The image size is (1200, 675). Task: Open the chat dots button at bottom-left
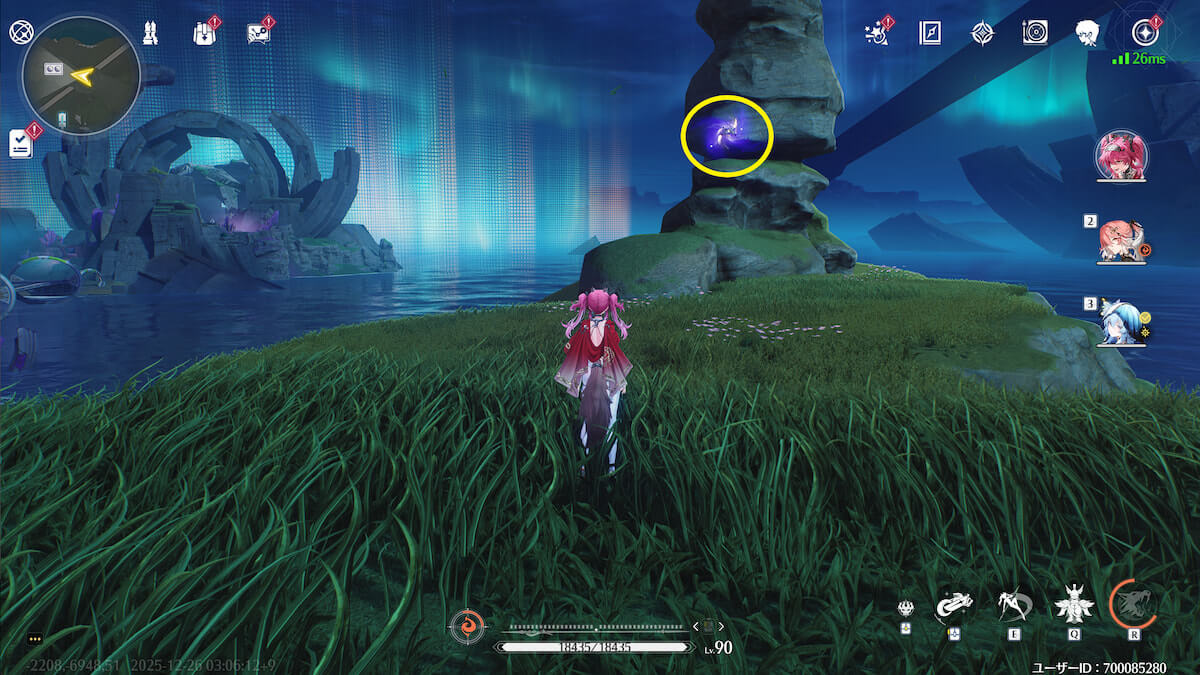(x=35, y=639)
